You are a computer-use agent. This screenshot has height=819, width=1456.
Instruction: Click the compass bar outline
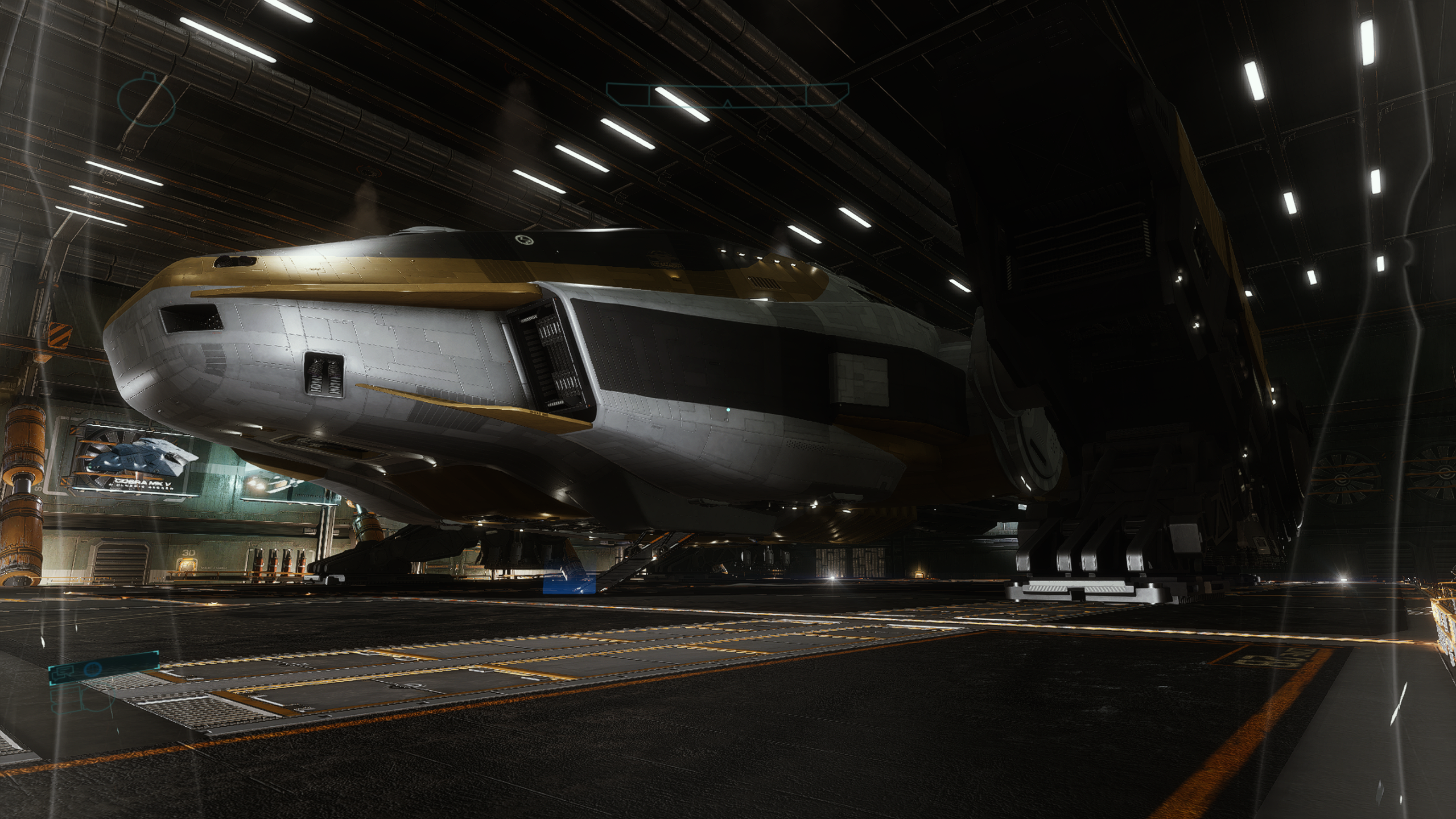coord(727,94)
